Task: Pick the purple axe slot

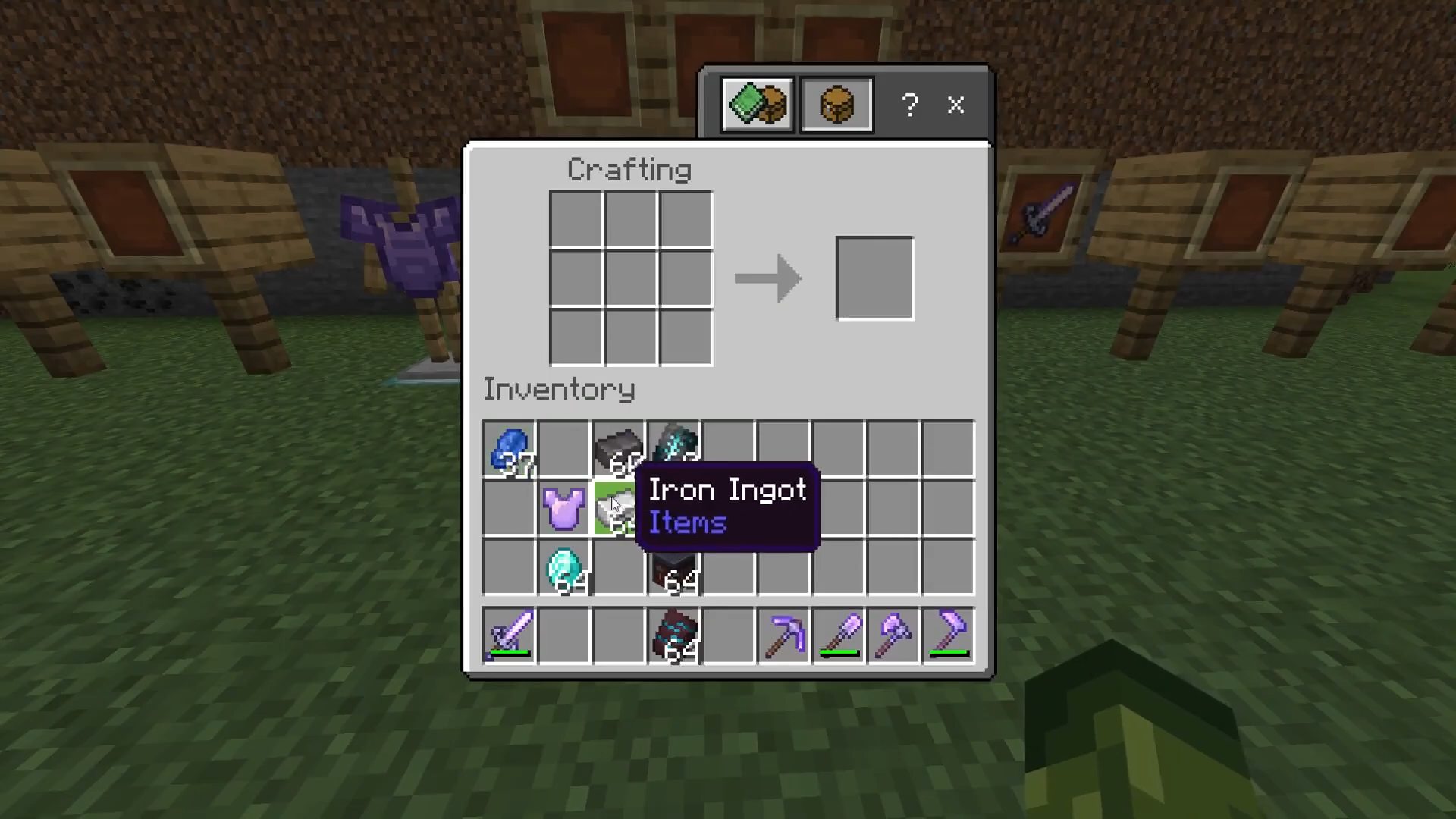Action: 893,635
